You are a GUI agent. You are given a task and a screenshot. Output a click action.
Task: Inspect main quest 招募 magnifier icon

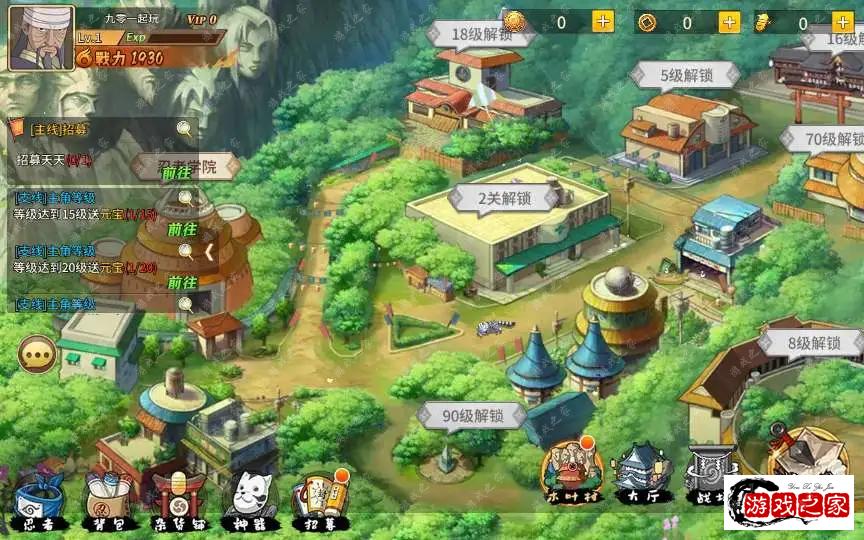[184, 128]
